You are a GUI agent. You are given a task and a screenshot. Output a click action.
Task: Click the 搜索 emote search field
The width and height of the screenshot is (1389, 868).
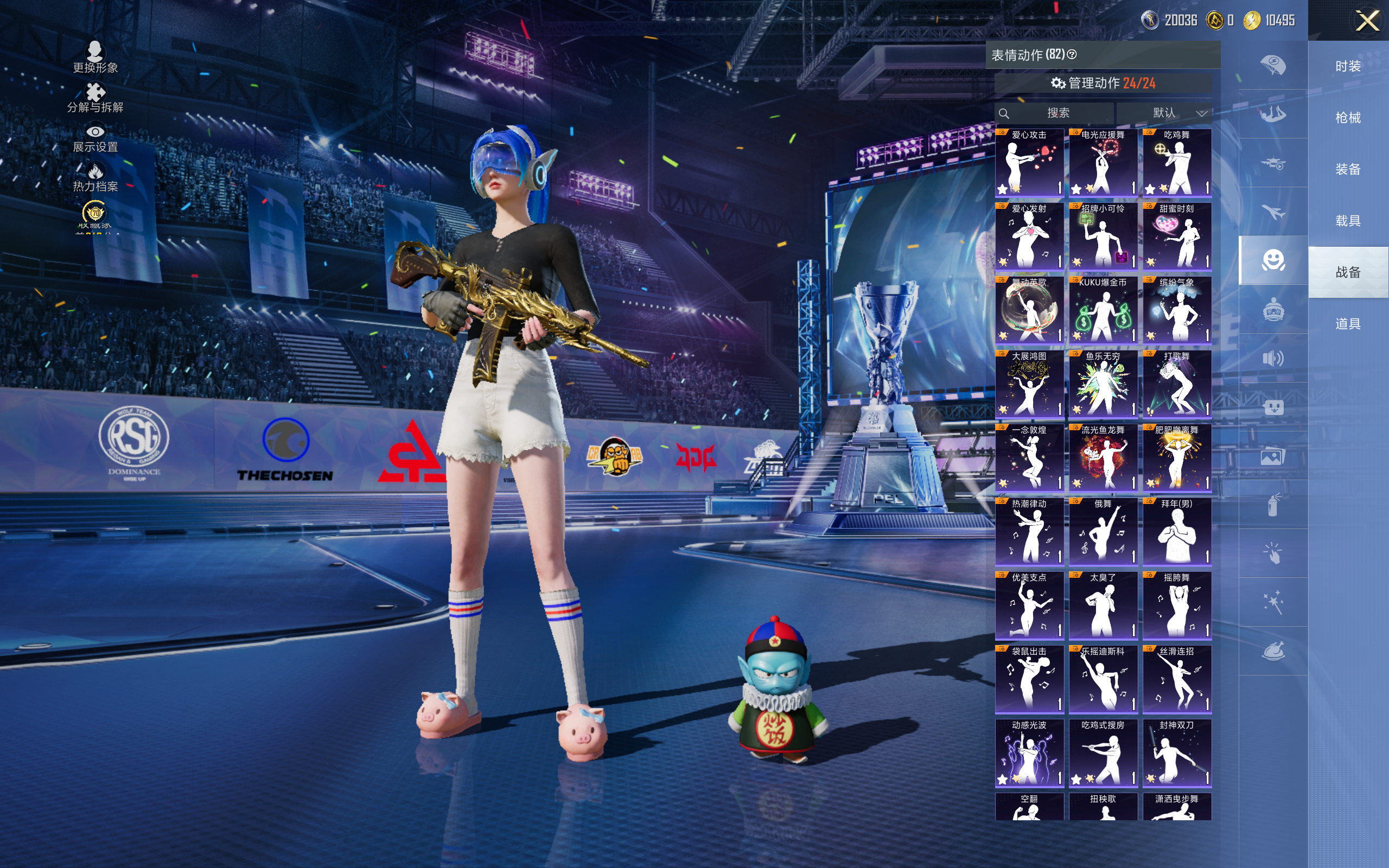point(1057,113)
